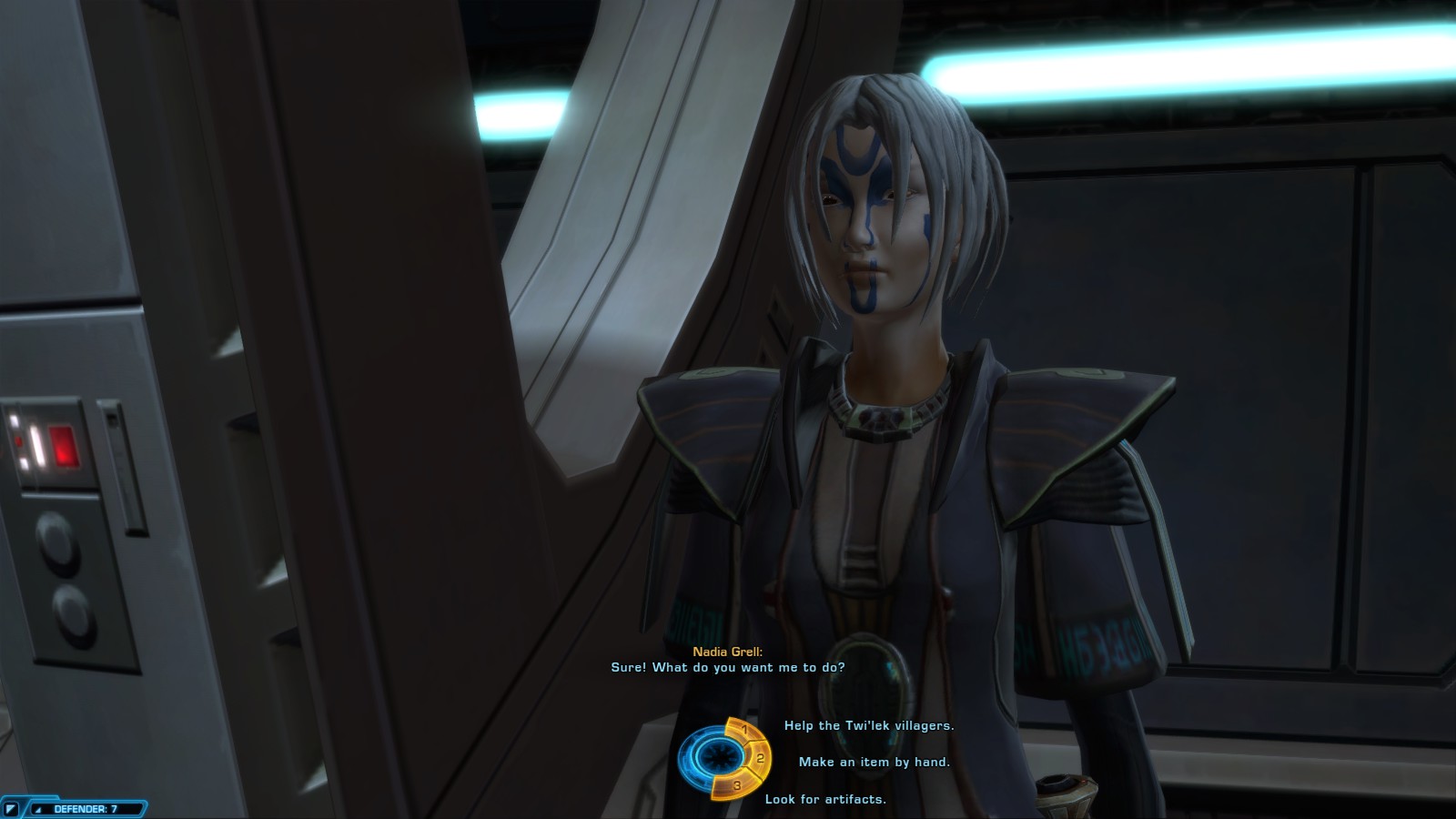Click wheel segment 2 on the dialogue wheel
Image resolution: width=1456 pixels, height=819 pixels.
pyautogui.click(x=760, y=757)
